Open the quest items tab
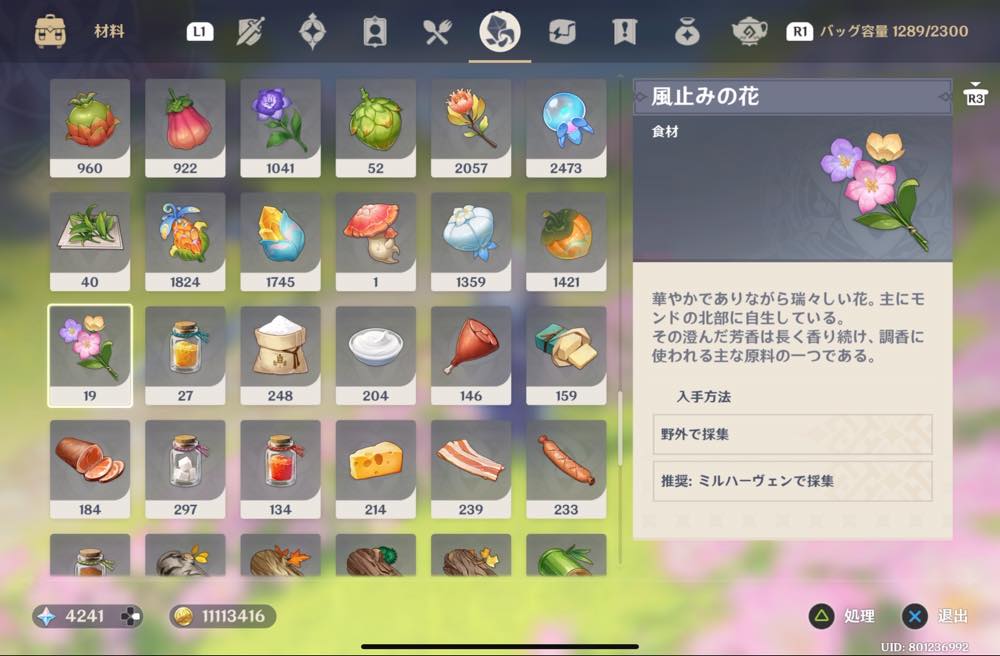The width and height of the screenshot is (1000, 656). tap(624, 32)
